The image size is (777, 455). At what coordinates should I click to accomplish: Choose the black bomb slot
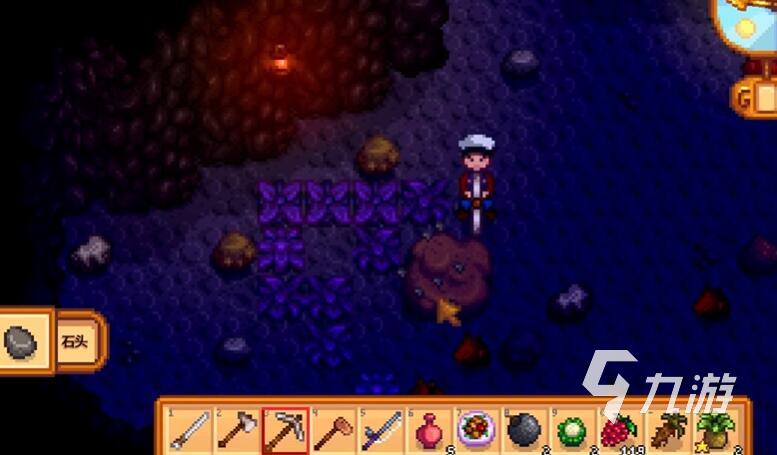524,430
